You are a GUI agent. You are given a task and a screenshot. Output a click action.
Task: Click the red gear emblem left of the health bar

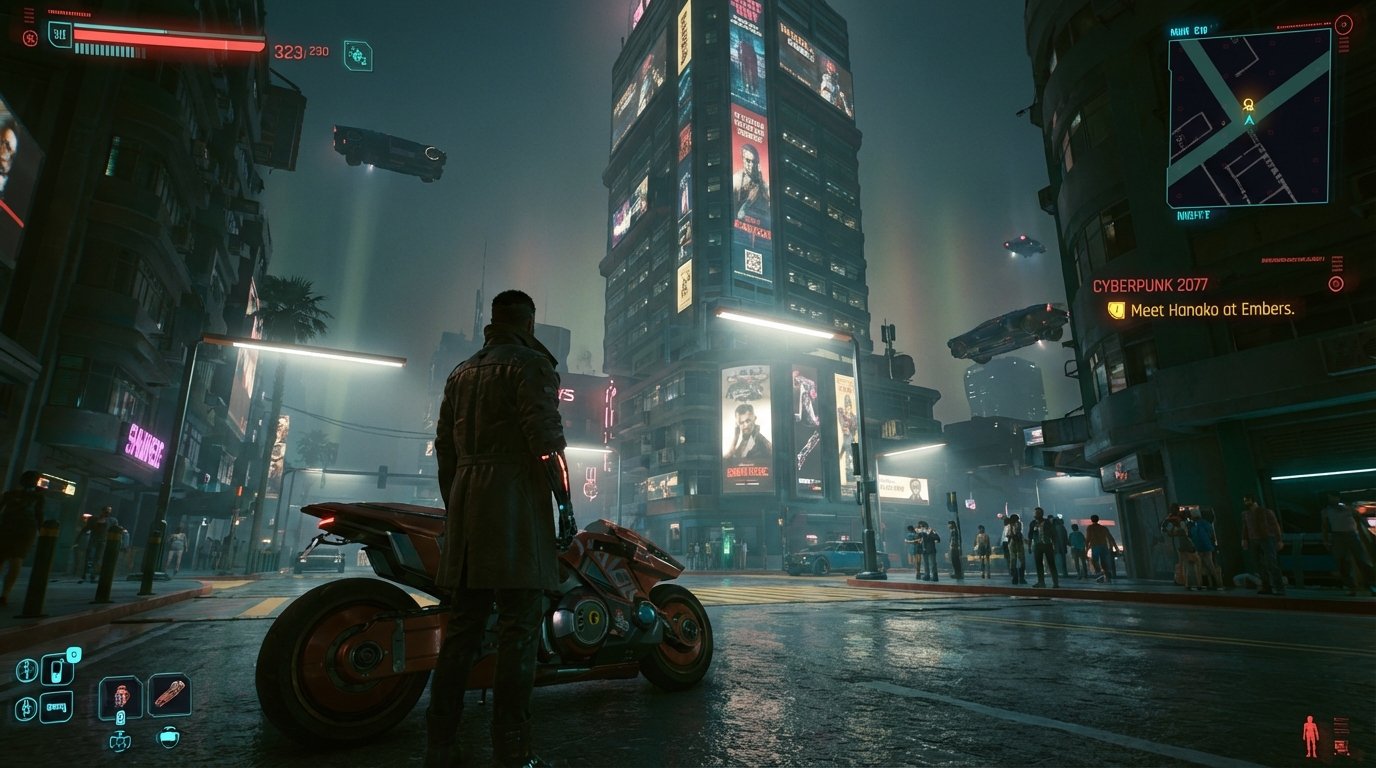(x=32, y=36)
